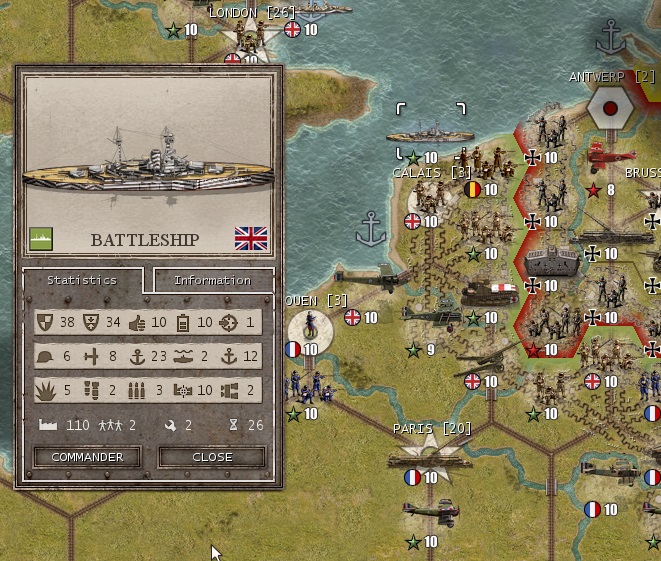This screenshot has width=661, height=561.
Task: Select the battleship unit with selection brackets
Action: 430,133
